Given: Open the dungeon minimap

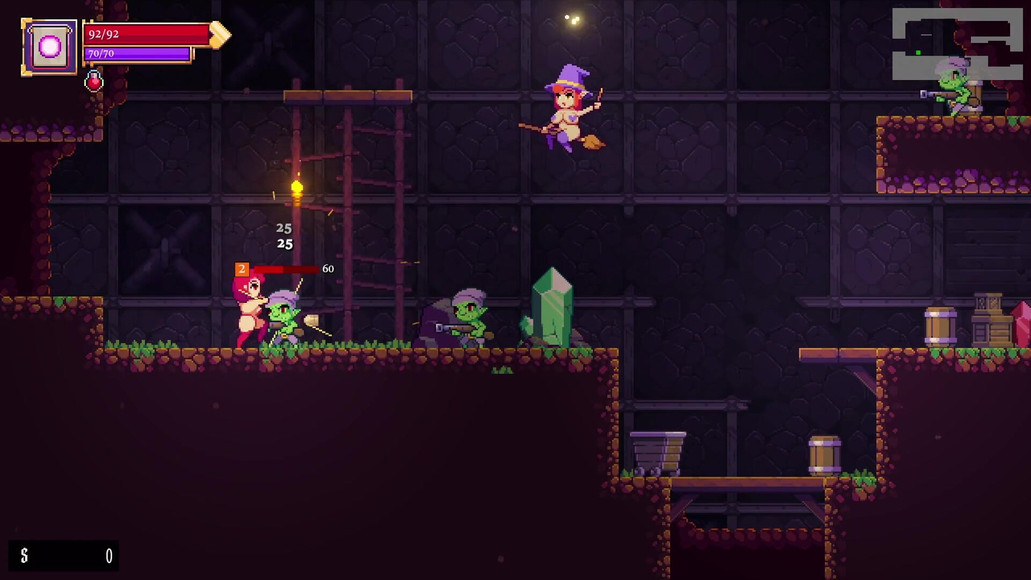Looking at the screenshot, I should (957, 43).
